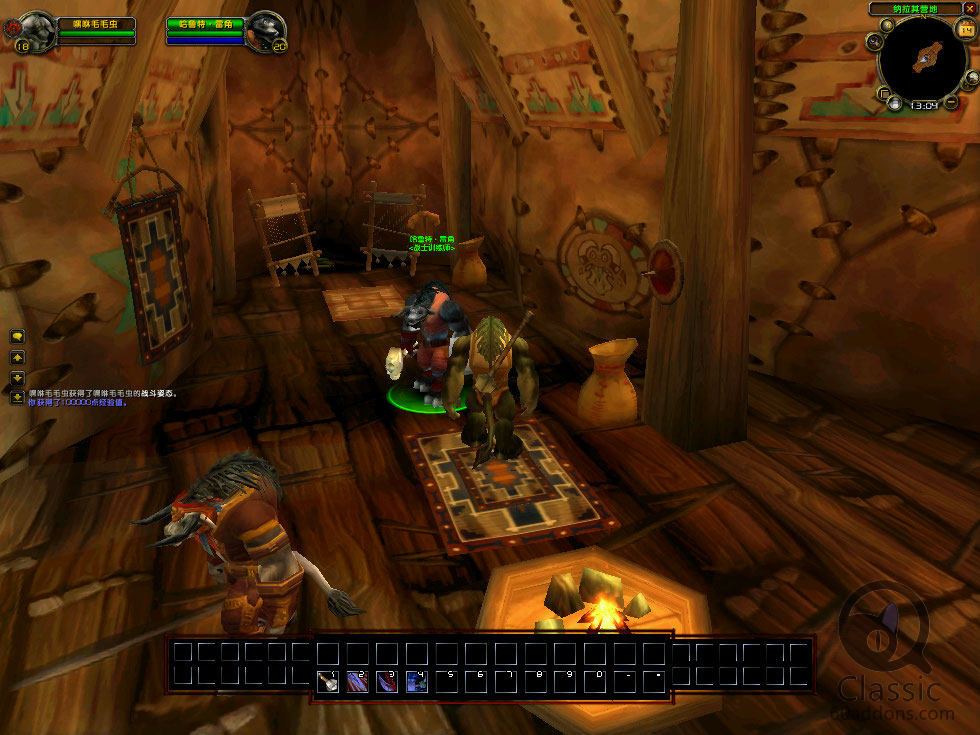Use the hammer ability in slot 1
Viewport: 980px width, 735px height.
(327, 681)
